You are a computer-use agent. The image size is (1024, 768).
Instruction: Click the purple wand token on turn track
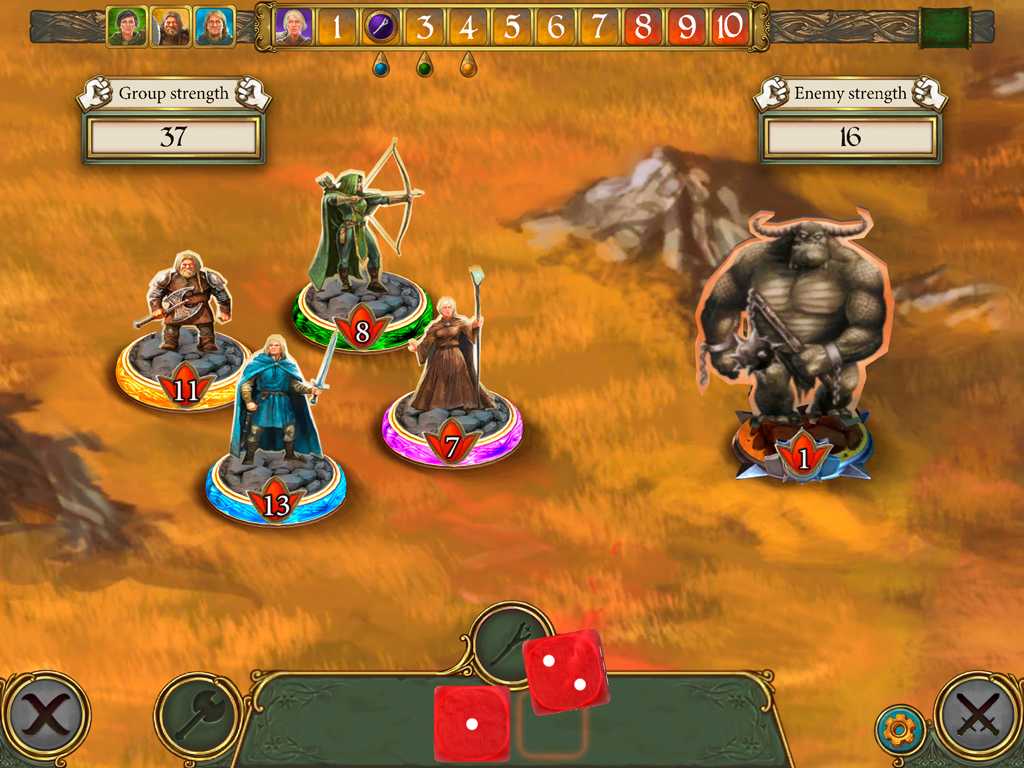click(381, 27)
